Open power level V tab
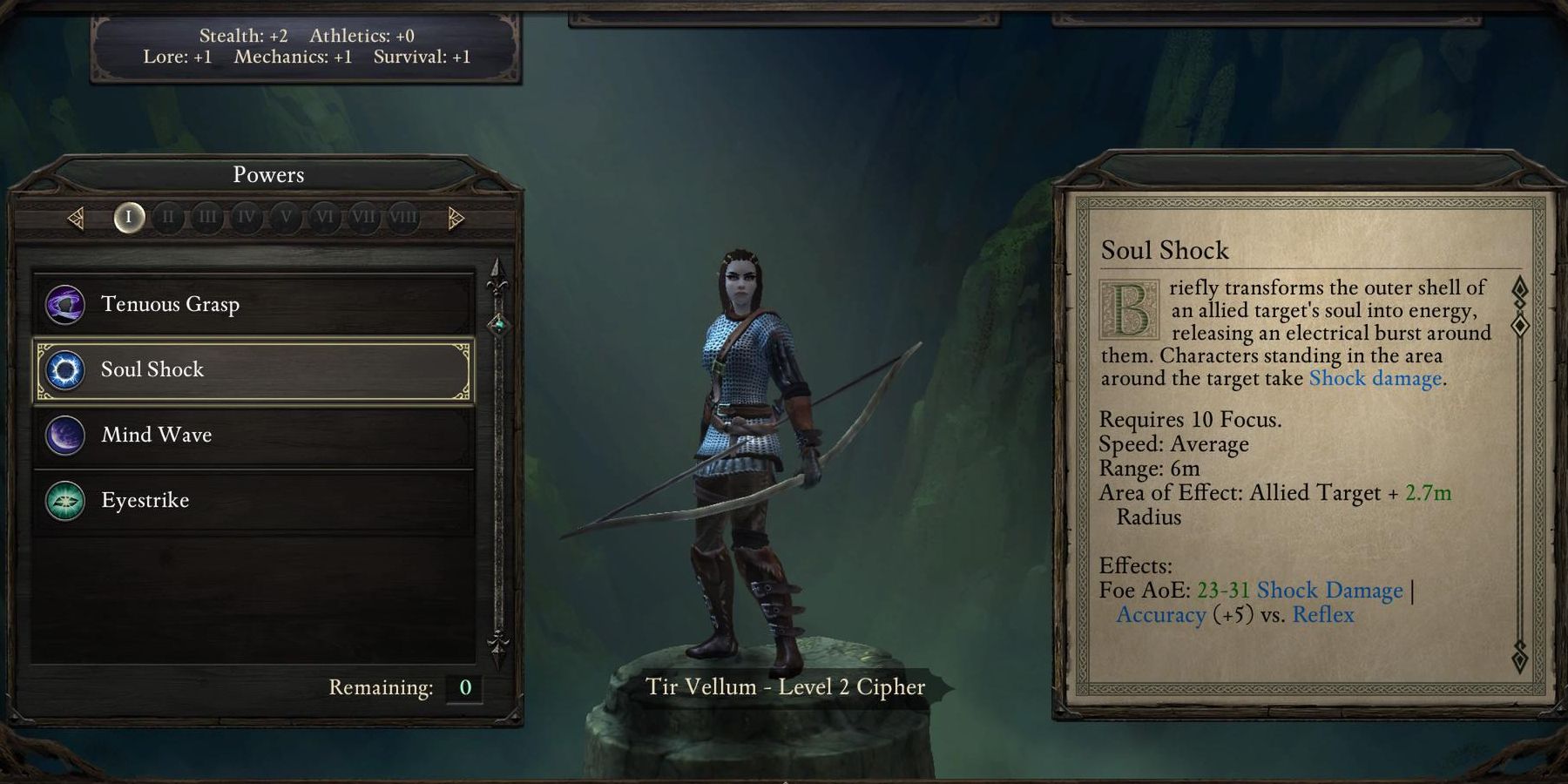Viewport: 1568px width, 784px height. 286,217
